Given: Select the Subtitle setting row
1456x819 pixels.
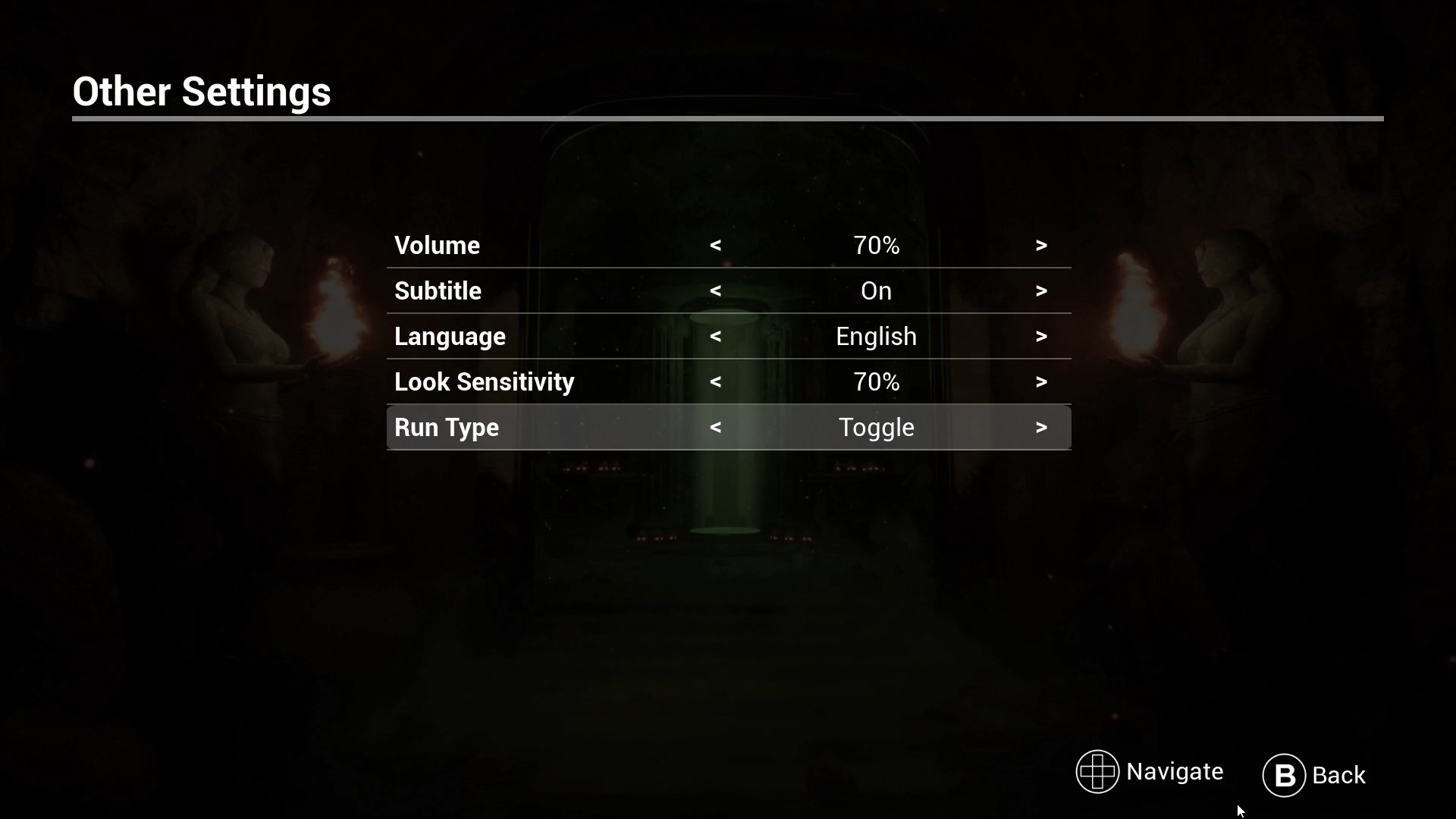Looking at the screenshot, I should [x=438, y=290].
